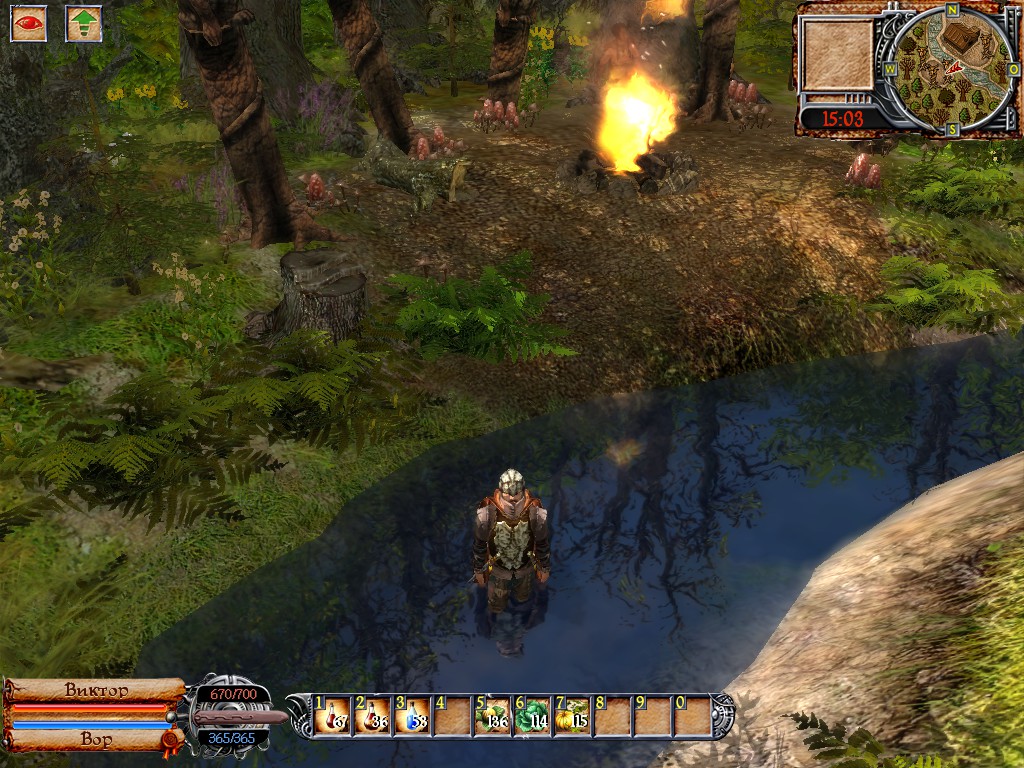This screenshot has width=1024, height=768.
Task: Click the O compass marker on minimap
Action: 1012,70
